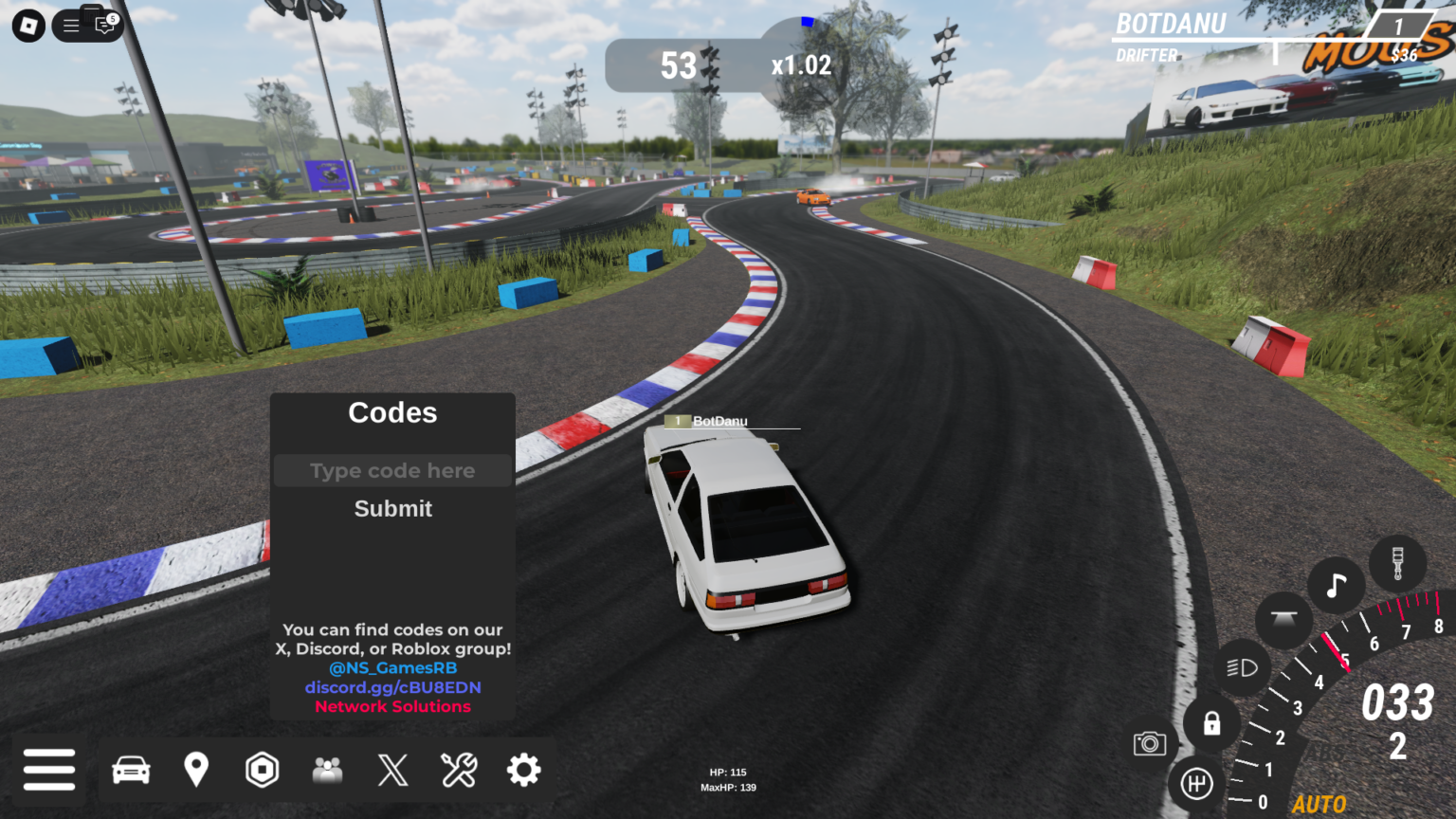This screenshot has width=1456, height=819.
Task: Open the car tuning tools menu
Action: [x=459, y=770]
